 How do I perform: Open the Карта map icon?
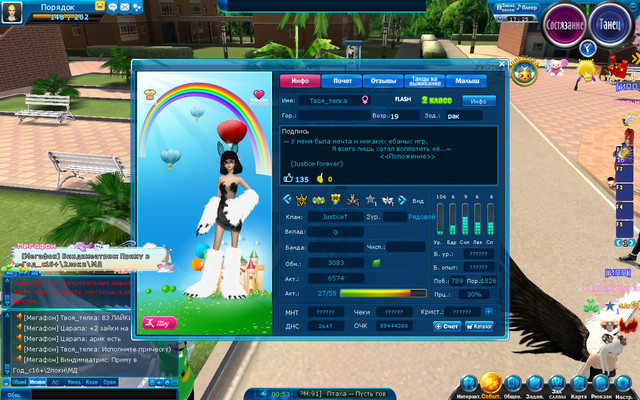coord(577,384)
